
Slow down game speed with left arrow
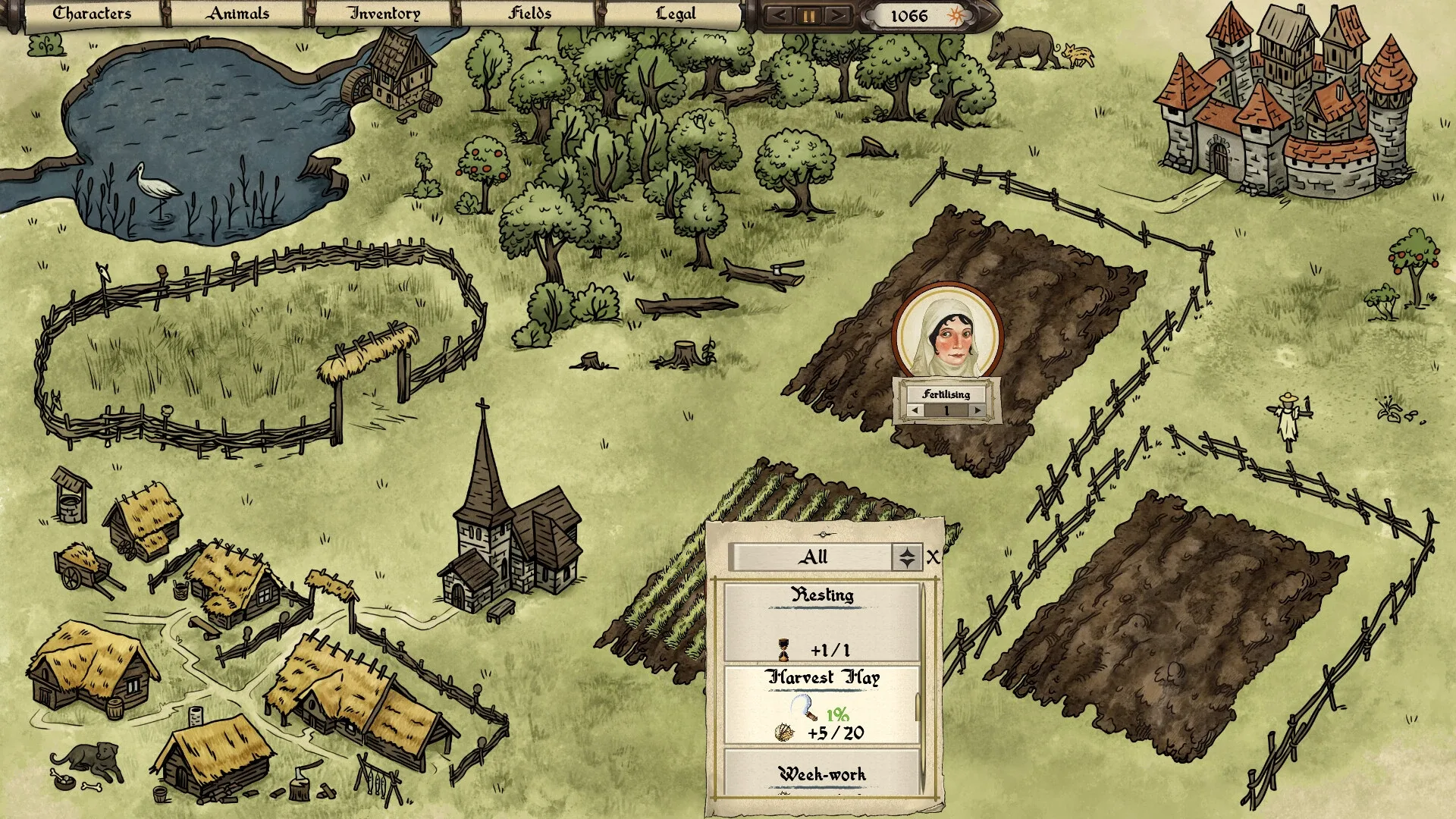(780, 15)
